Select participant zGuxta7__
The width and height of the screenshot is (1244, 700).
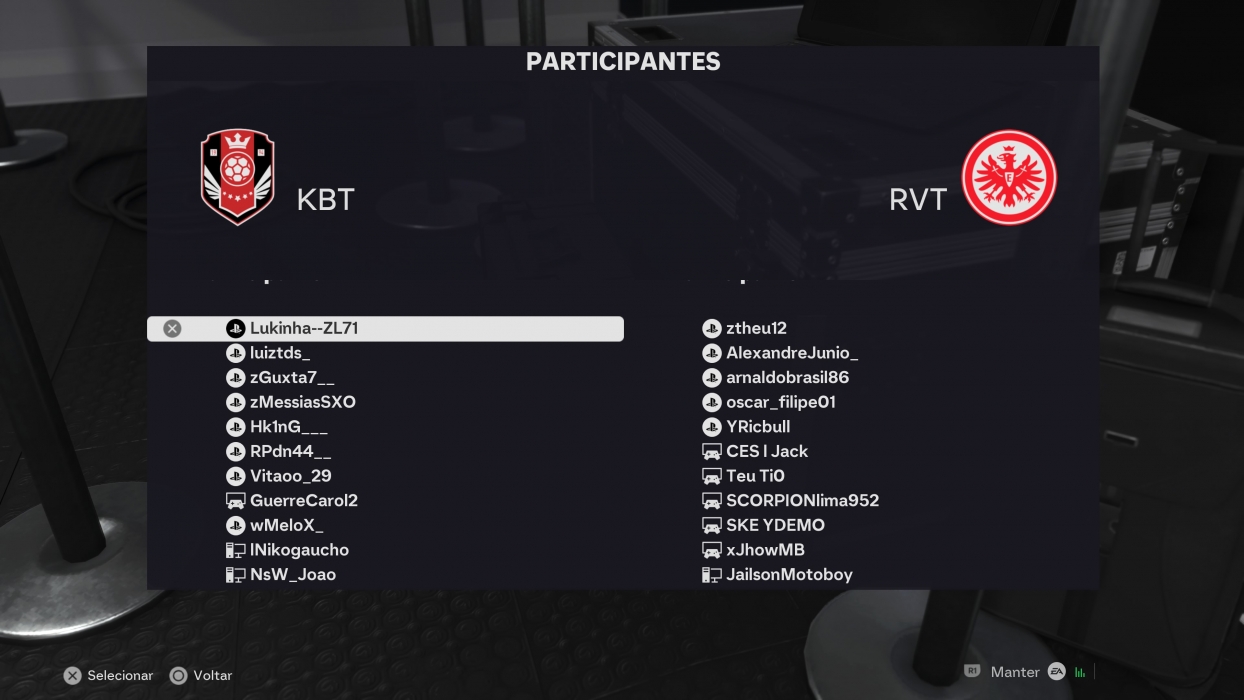(x=292, y=377)
